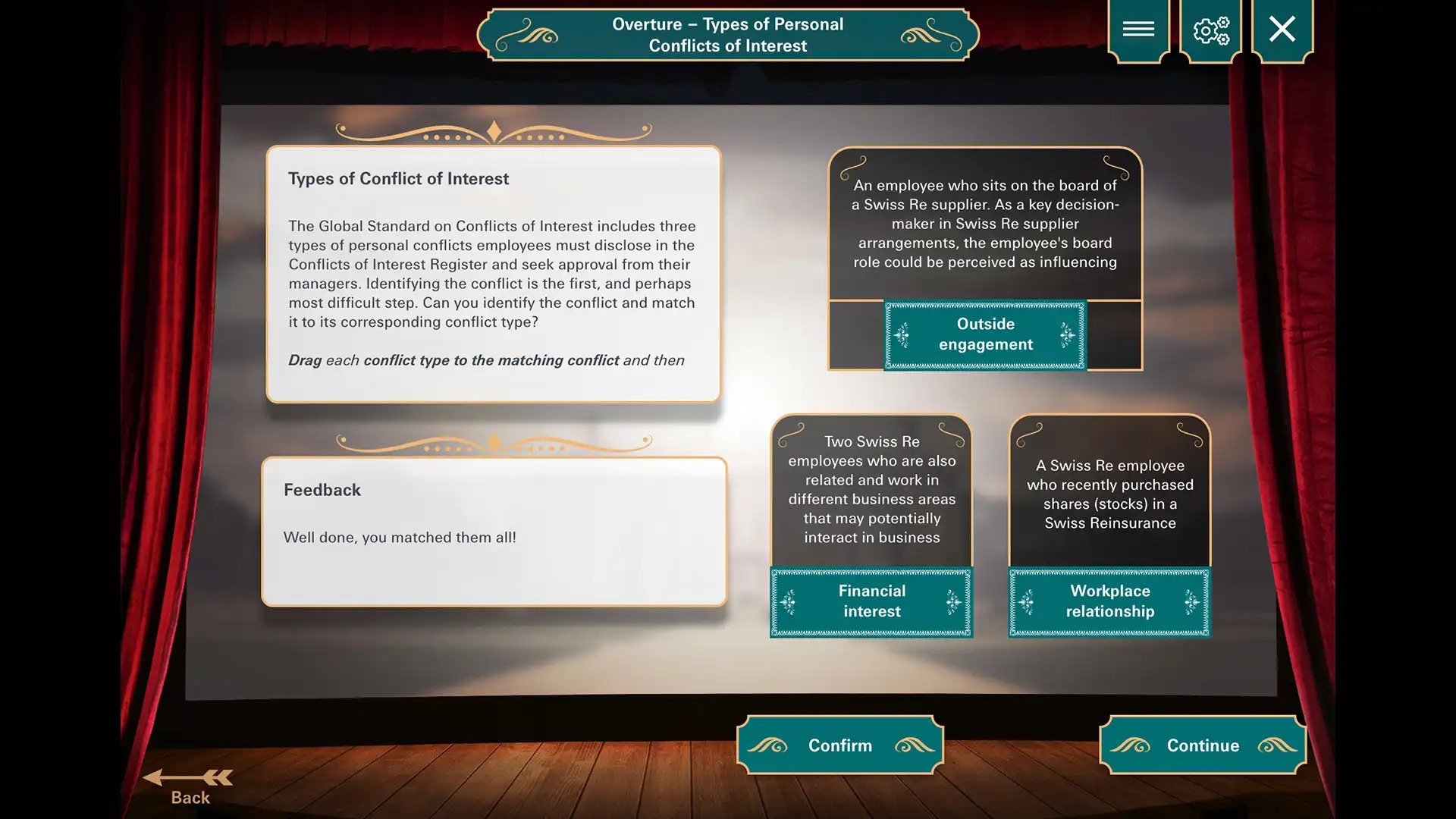Open the hamburger menu
The width and height of the screenshot is (1456, 819).
1138,30
